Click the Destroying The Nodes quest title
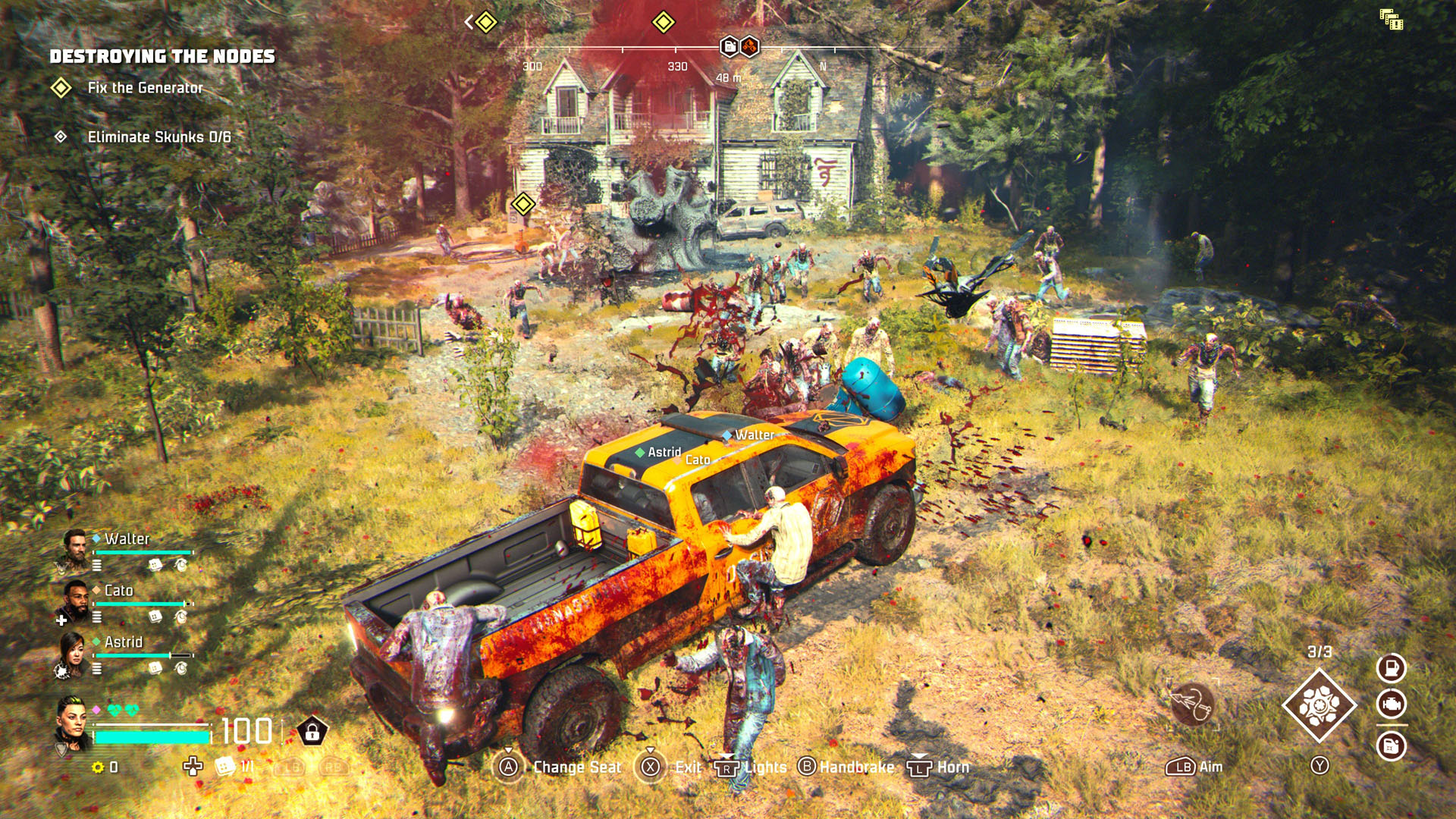 pyautogui.click(x=162, y=55)
